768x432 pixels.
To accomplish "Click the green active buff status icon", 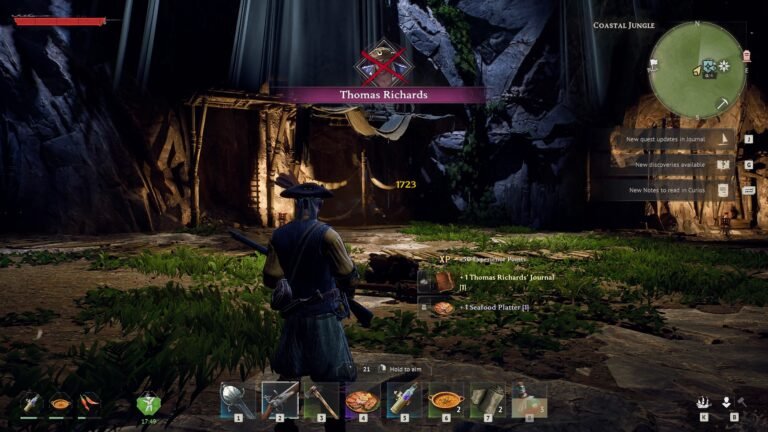I will pyautogui.click(x=148, y=403).
